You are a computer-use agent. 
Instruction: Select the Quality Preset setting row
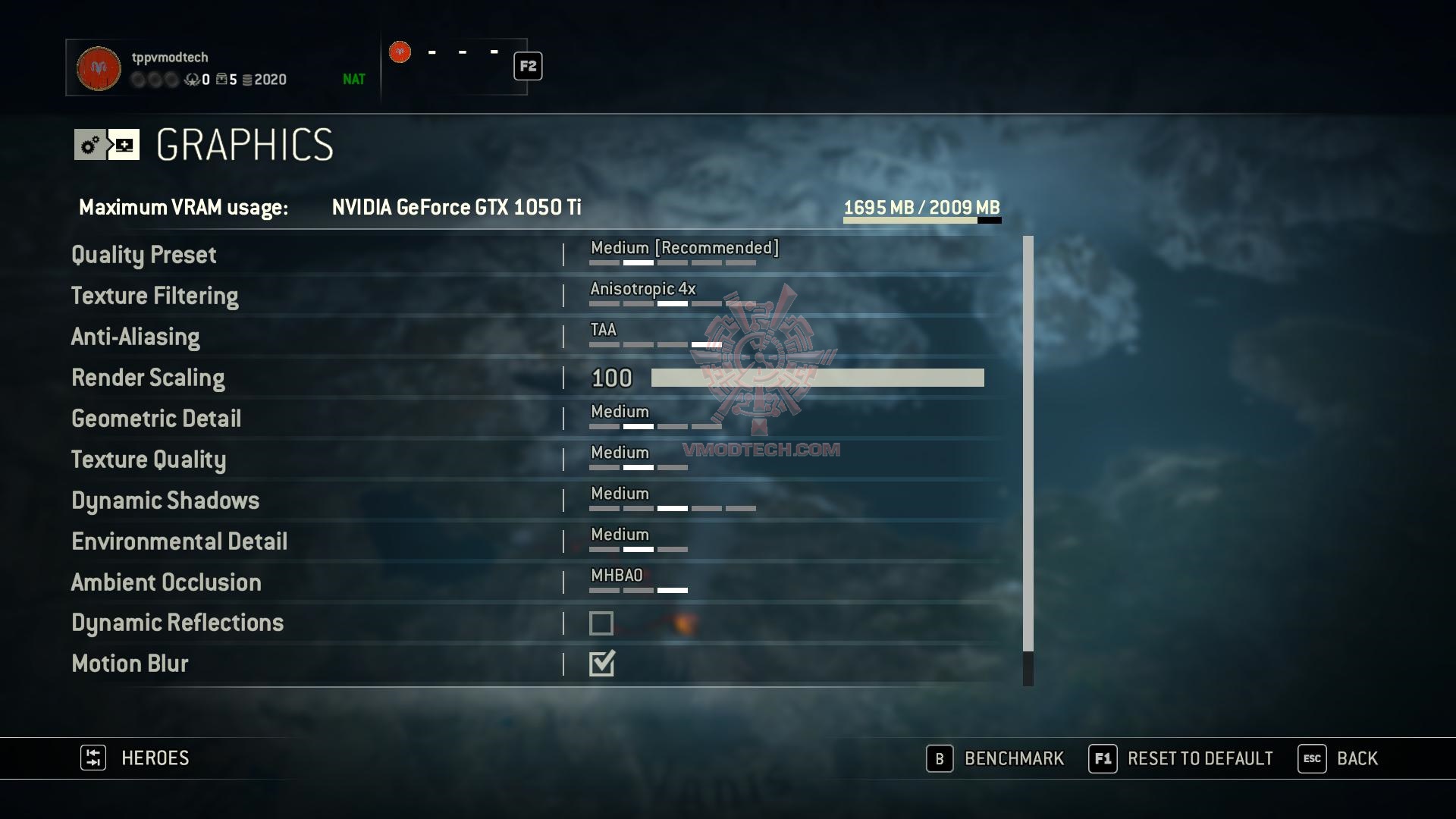pos(144,255)
